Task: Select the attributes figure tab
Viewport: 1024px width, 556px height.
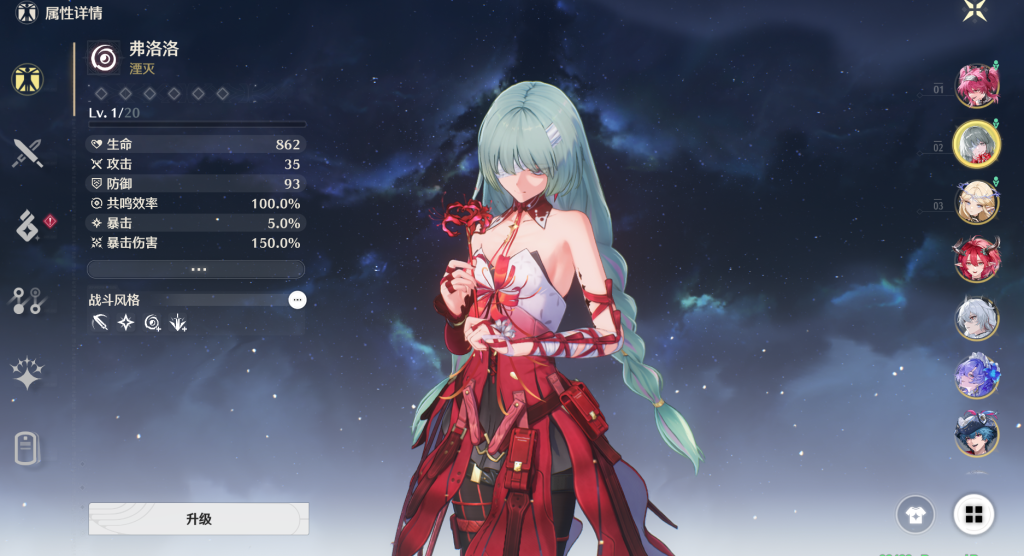Action: pyautogui.click(x=27, y=78)
